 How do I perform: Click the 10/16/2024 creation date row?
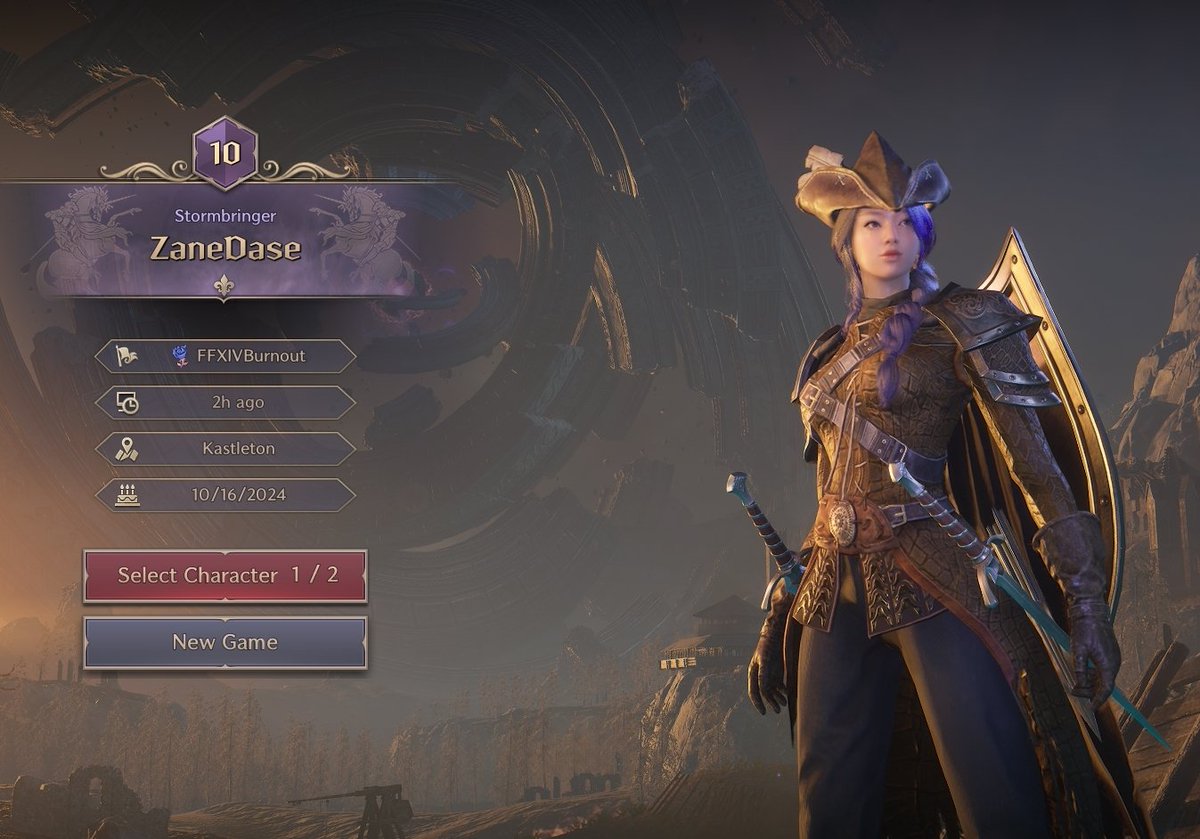coord(225,495)
